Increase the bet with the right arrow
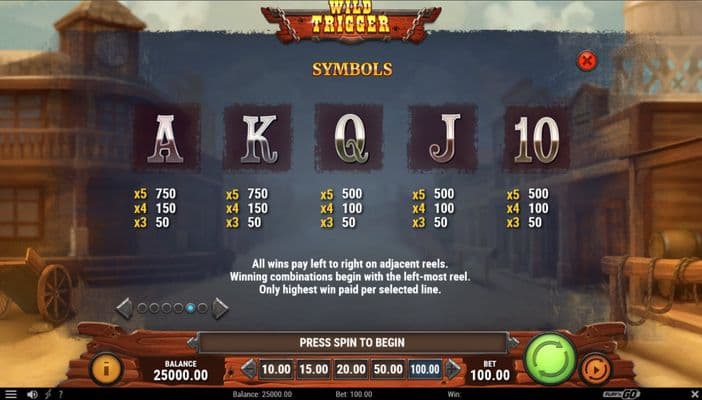The width and height of the screenshot is (702, 400). click(453, 369)
